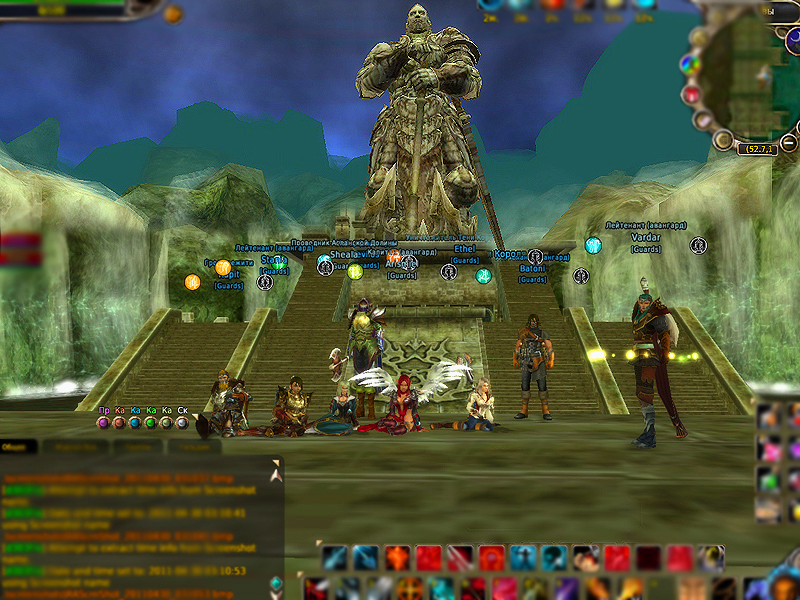This screenshot has height=600, width=800.
Task: Select the green "Ка" chat channel orb
Action: click(x=151, y=423)
